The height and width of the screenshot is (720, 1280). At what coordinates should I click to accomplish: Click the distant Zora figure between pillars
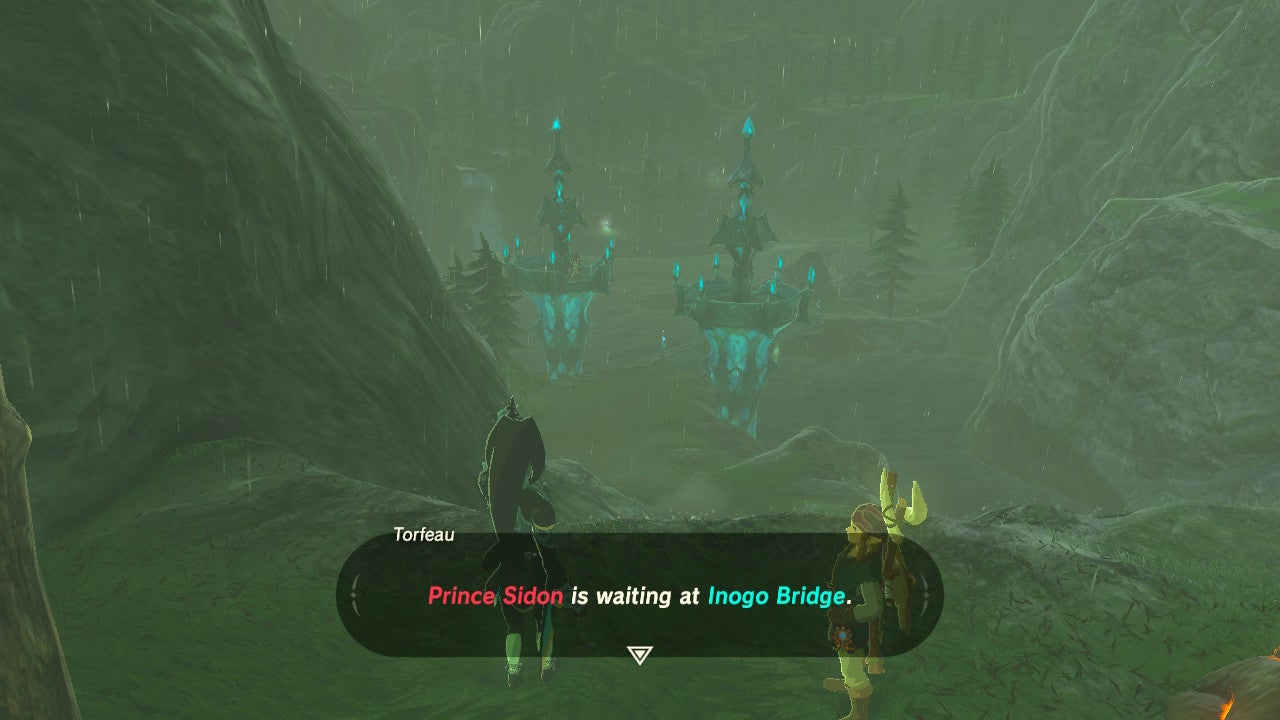pos(662,340)
